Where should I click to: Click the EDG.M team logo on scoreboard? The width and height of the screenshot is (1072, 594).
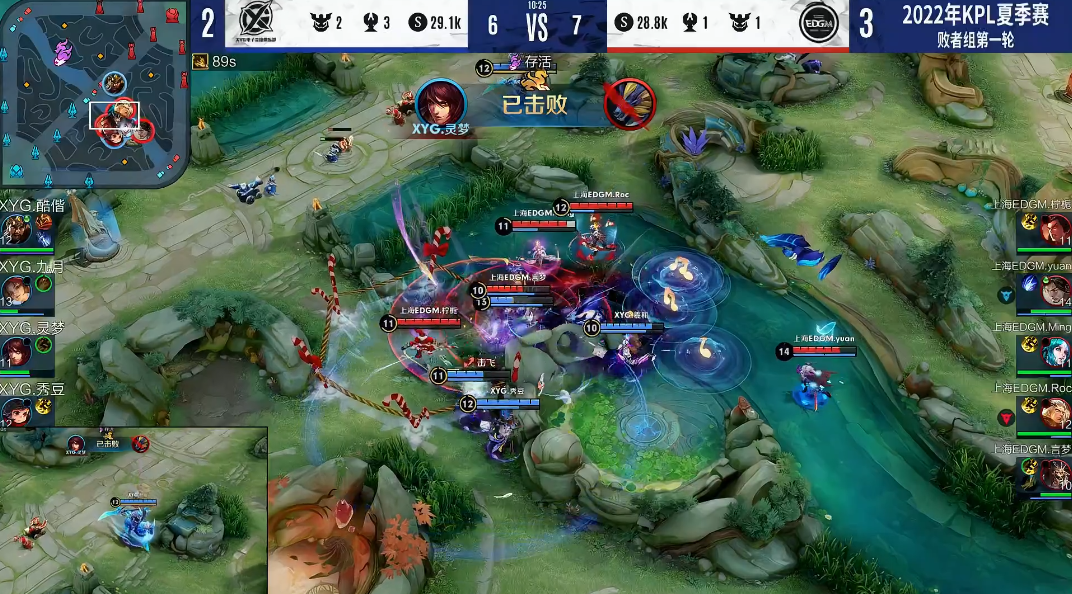click(x=818, y=24)
